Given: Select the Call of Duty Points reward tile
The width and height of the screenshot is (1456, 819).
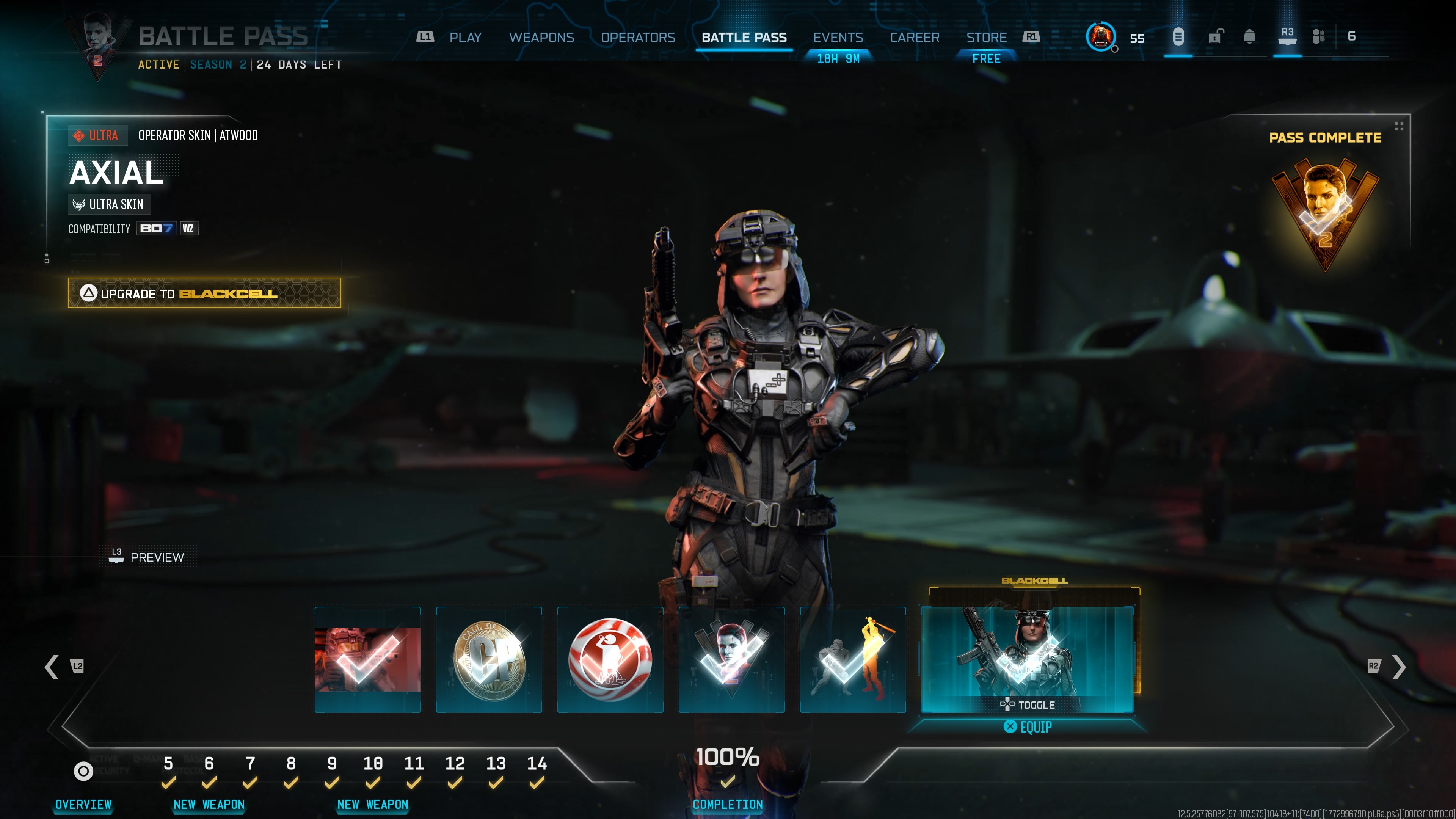Looking at the screenshot, I should [x=489, y=659].
